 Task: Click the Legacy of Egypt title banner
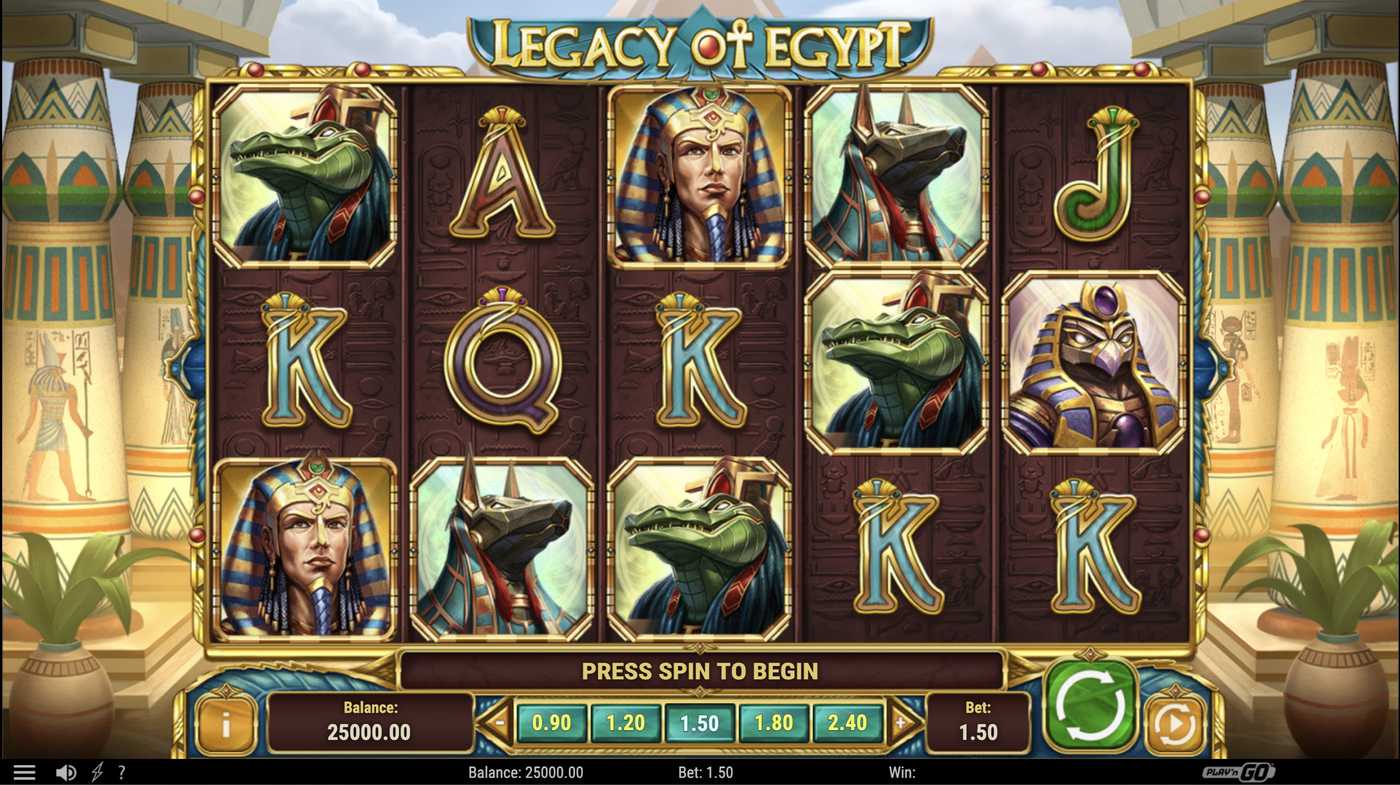click(700, 40)
